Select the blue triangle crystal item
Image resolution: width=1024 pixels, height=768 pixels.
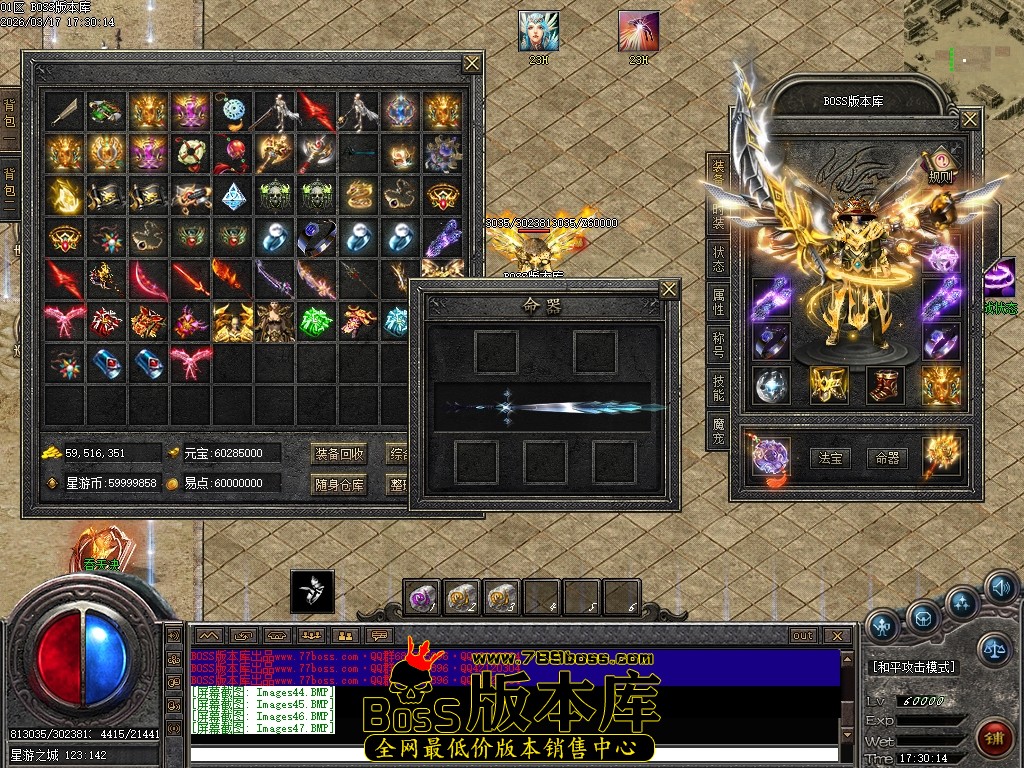(232, 196)
